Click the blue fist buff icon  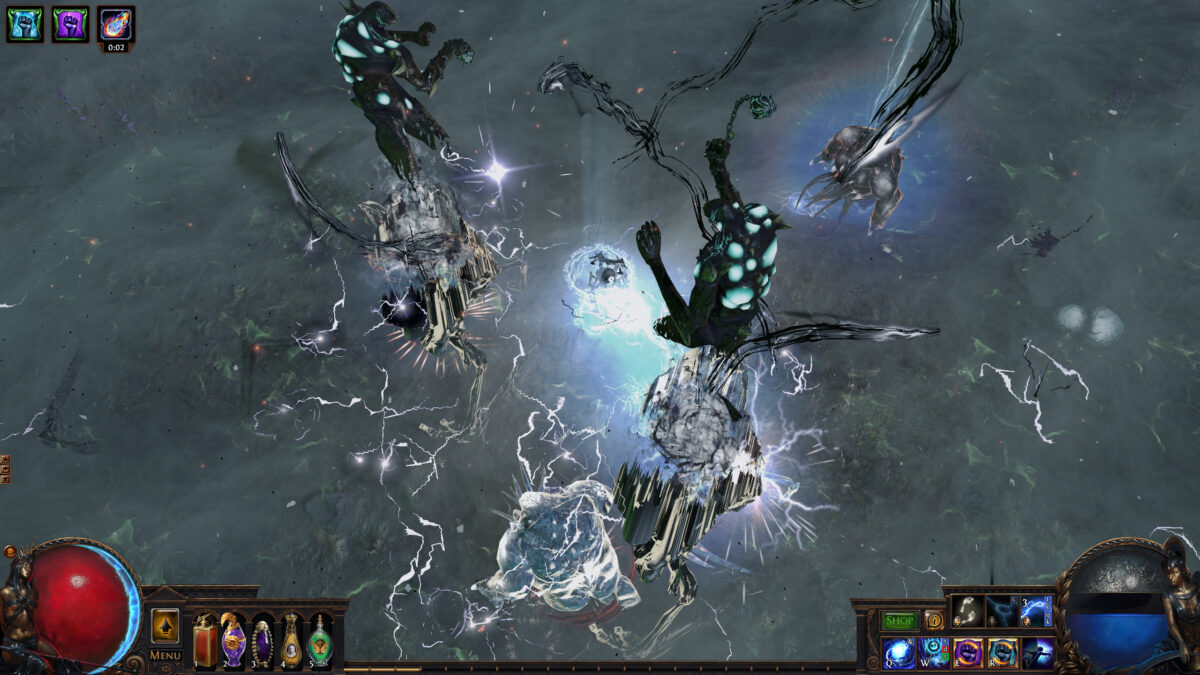click(x=24, y=23)
